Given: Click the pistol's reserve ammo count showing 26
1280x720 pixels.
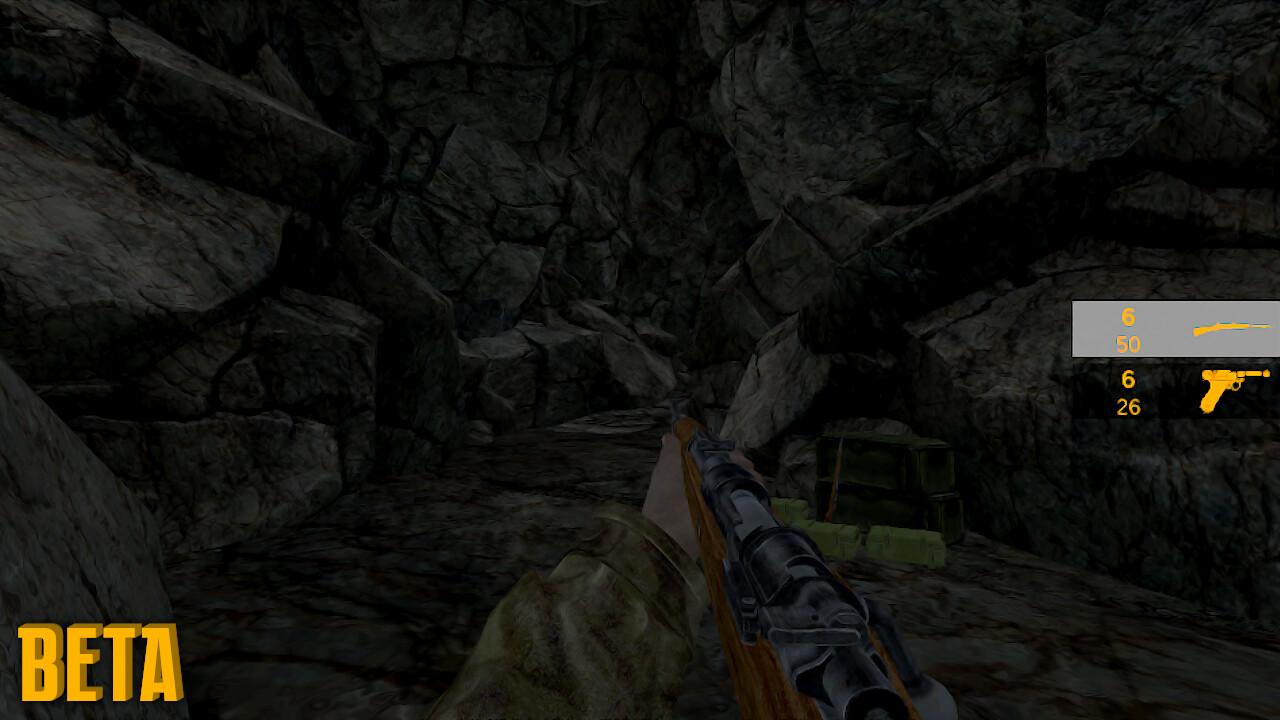Looking at the screenshot, I should click(1128, 407).
